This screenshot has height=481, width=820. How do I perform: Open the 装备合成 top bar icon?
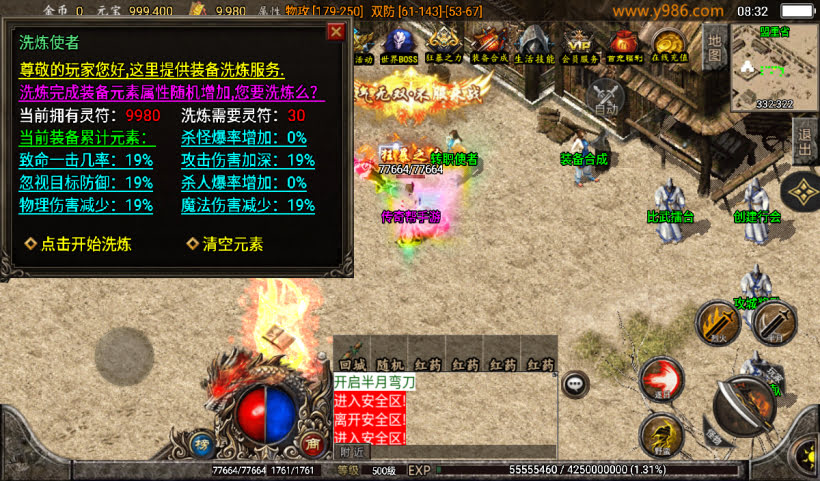click(489, 45)
